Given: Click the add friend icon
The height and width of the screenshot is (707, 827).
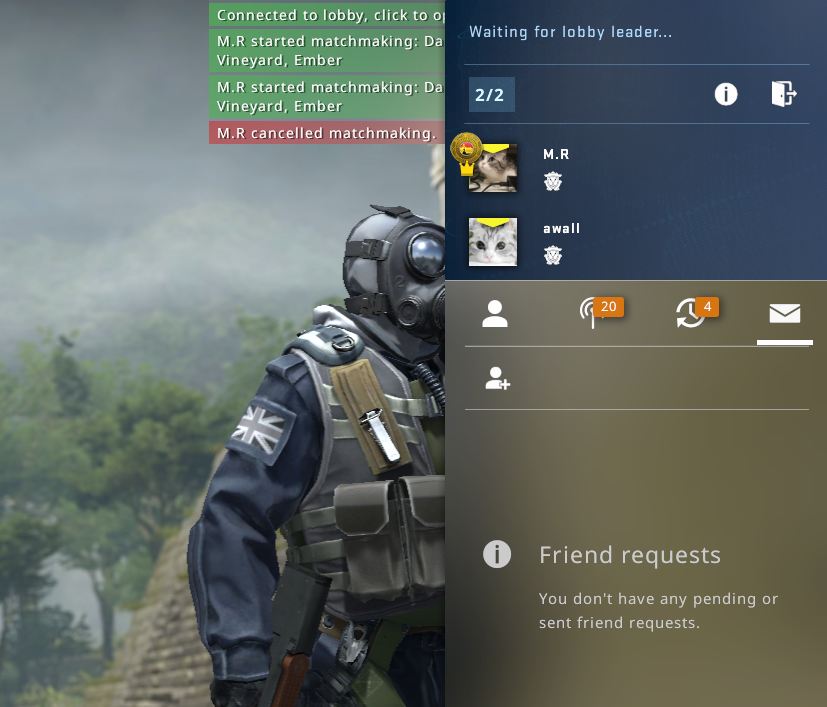Looking at the screenshot, I should coord(497,378).
